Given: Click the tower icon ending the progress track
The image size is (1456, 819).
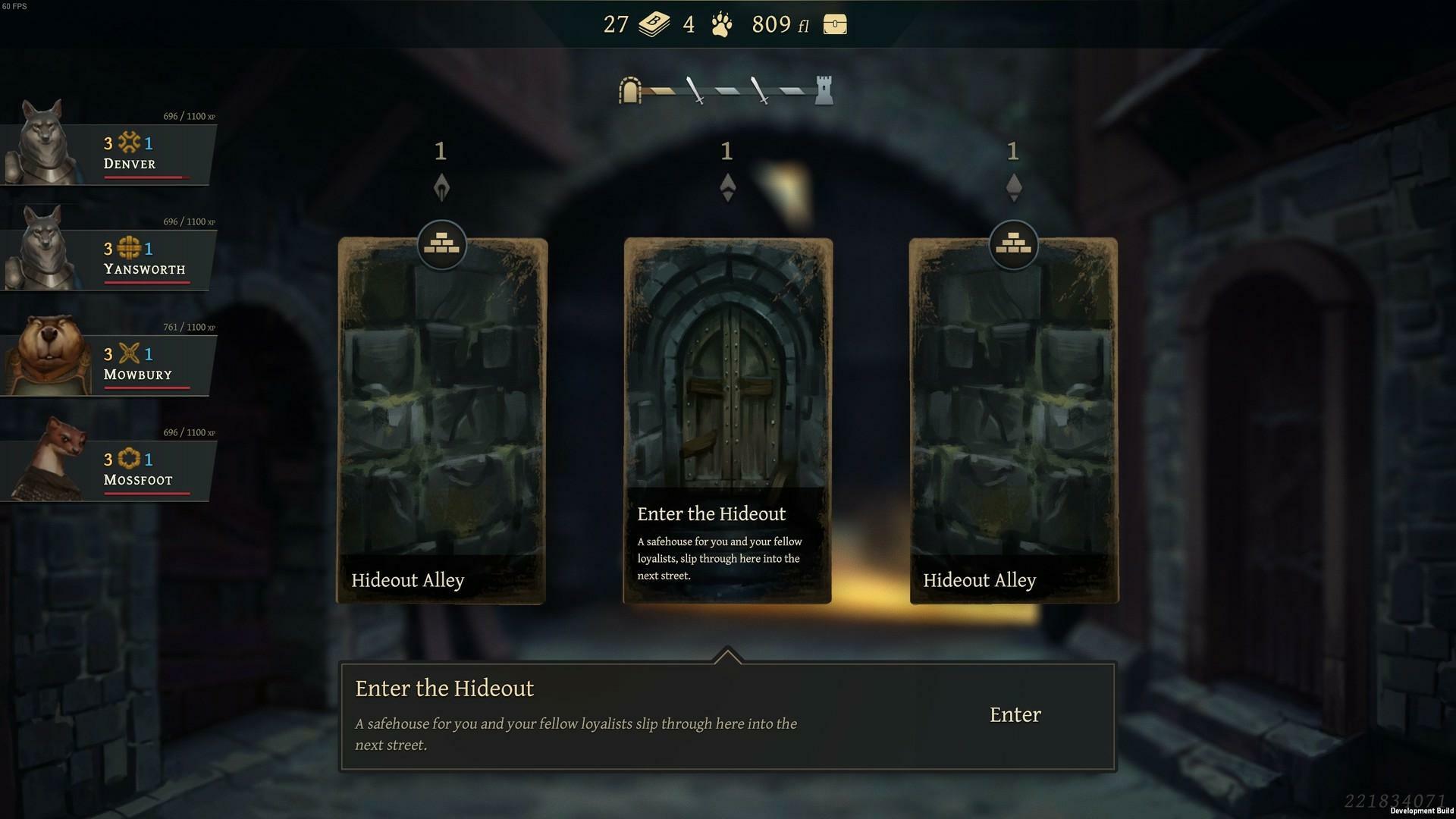Looking at the screenshot, I should pos(824,89).
